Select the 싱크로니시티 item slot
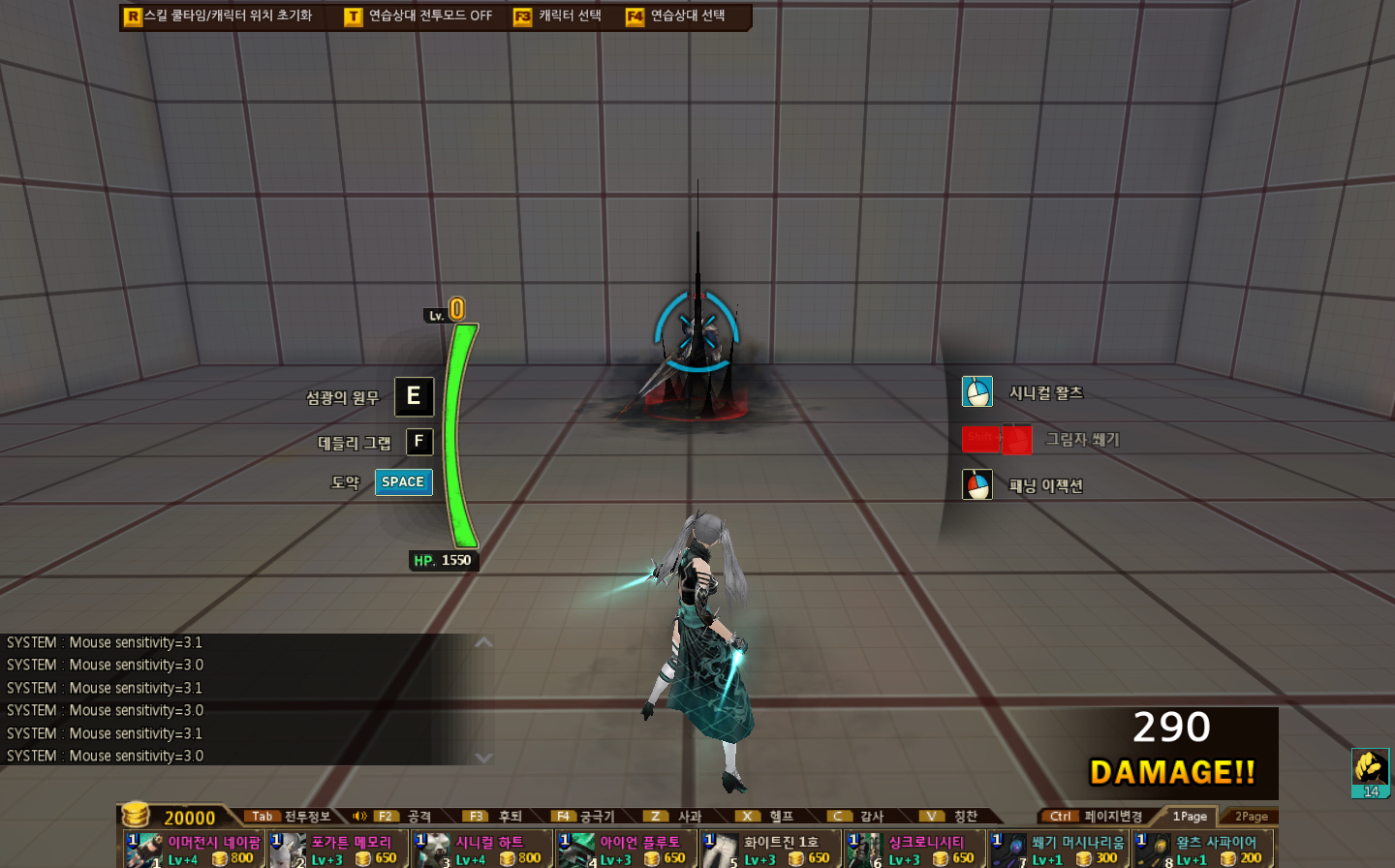The width and height of the screenshot is (1395, 868). 914,850
